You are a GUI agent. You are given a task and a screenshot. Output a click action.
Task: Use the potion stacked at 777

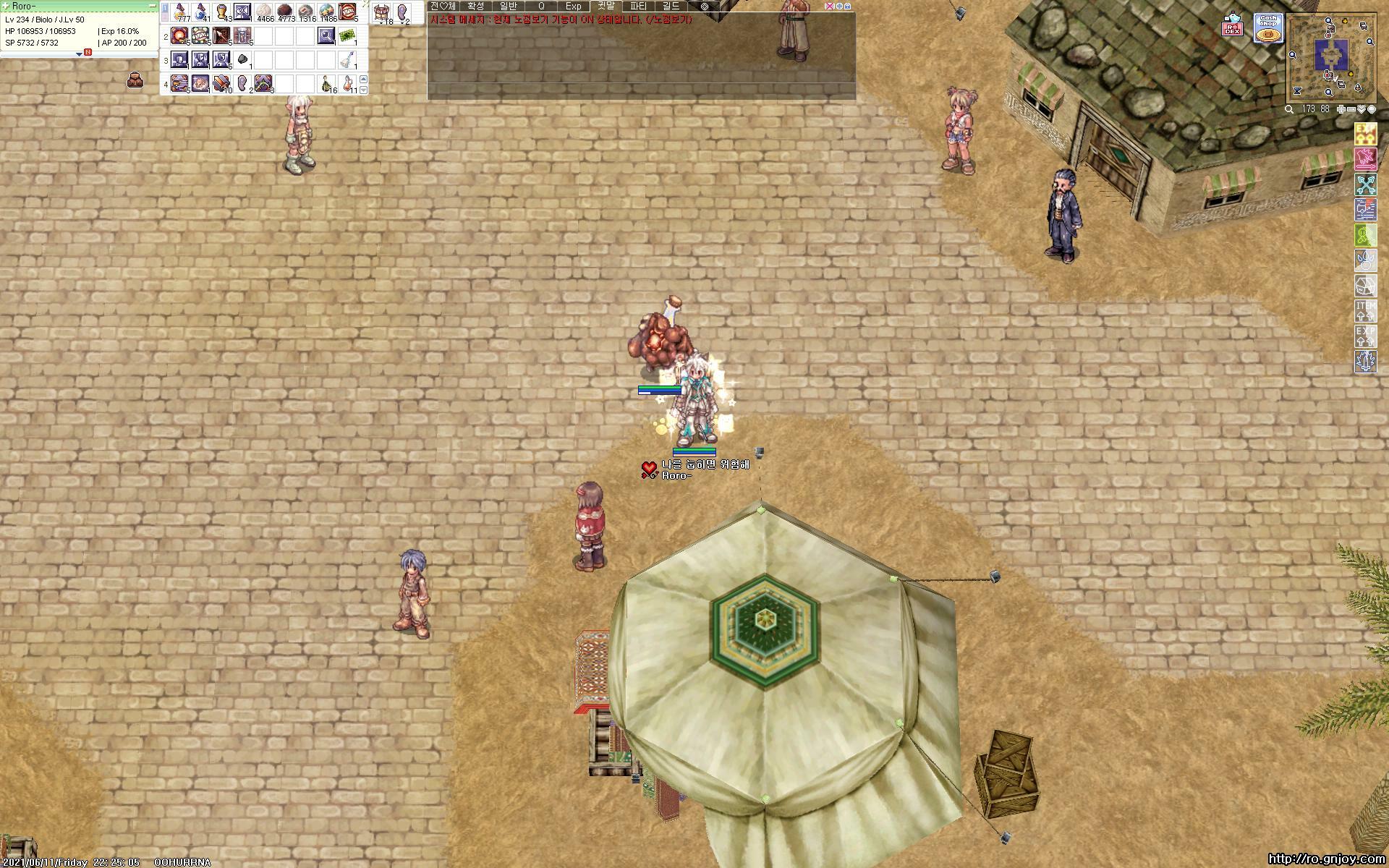tap(180, 12)
